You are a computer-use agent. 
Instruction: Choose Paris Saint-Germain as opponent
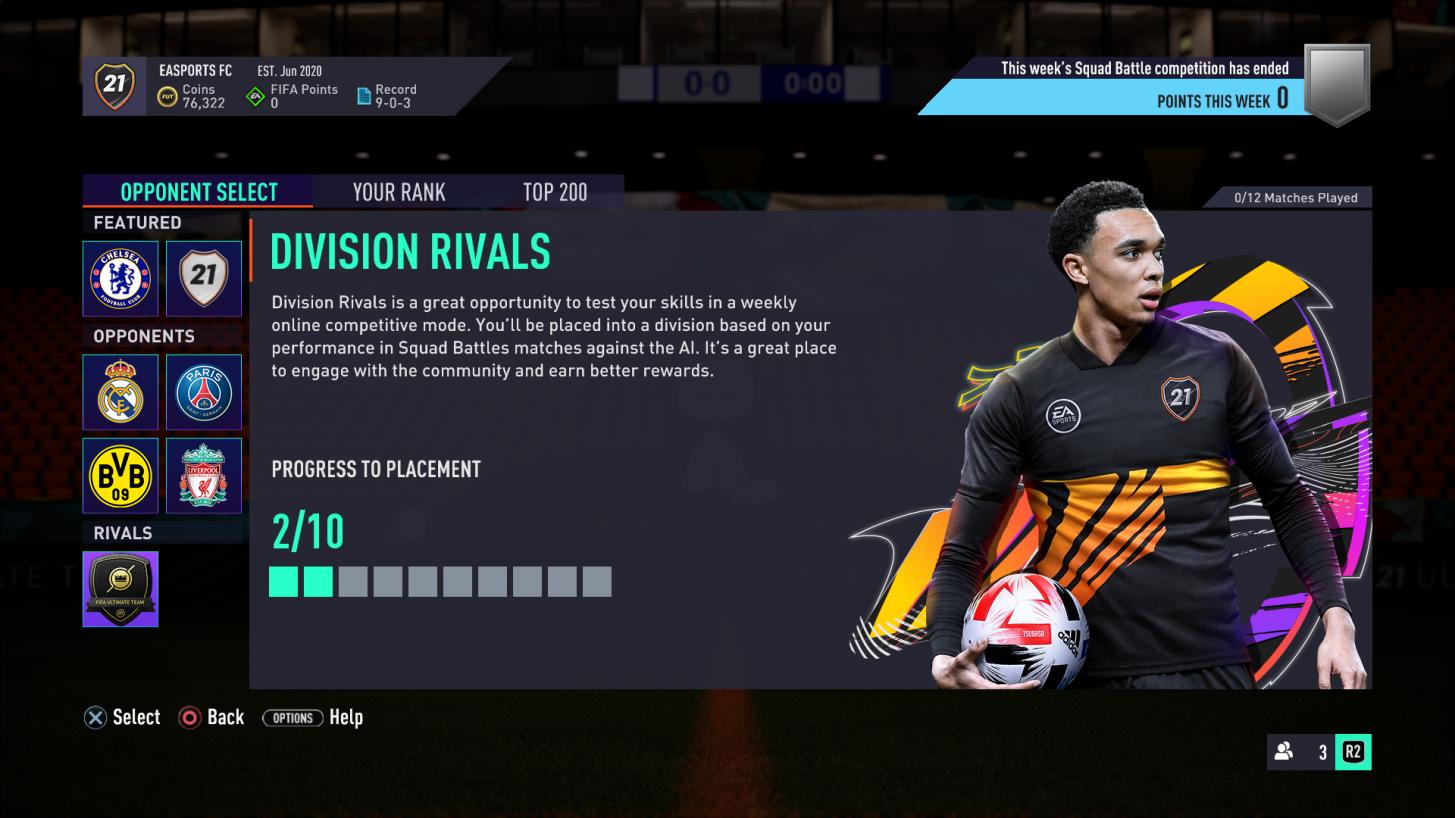[204, 392]
